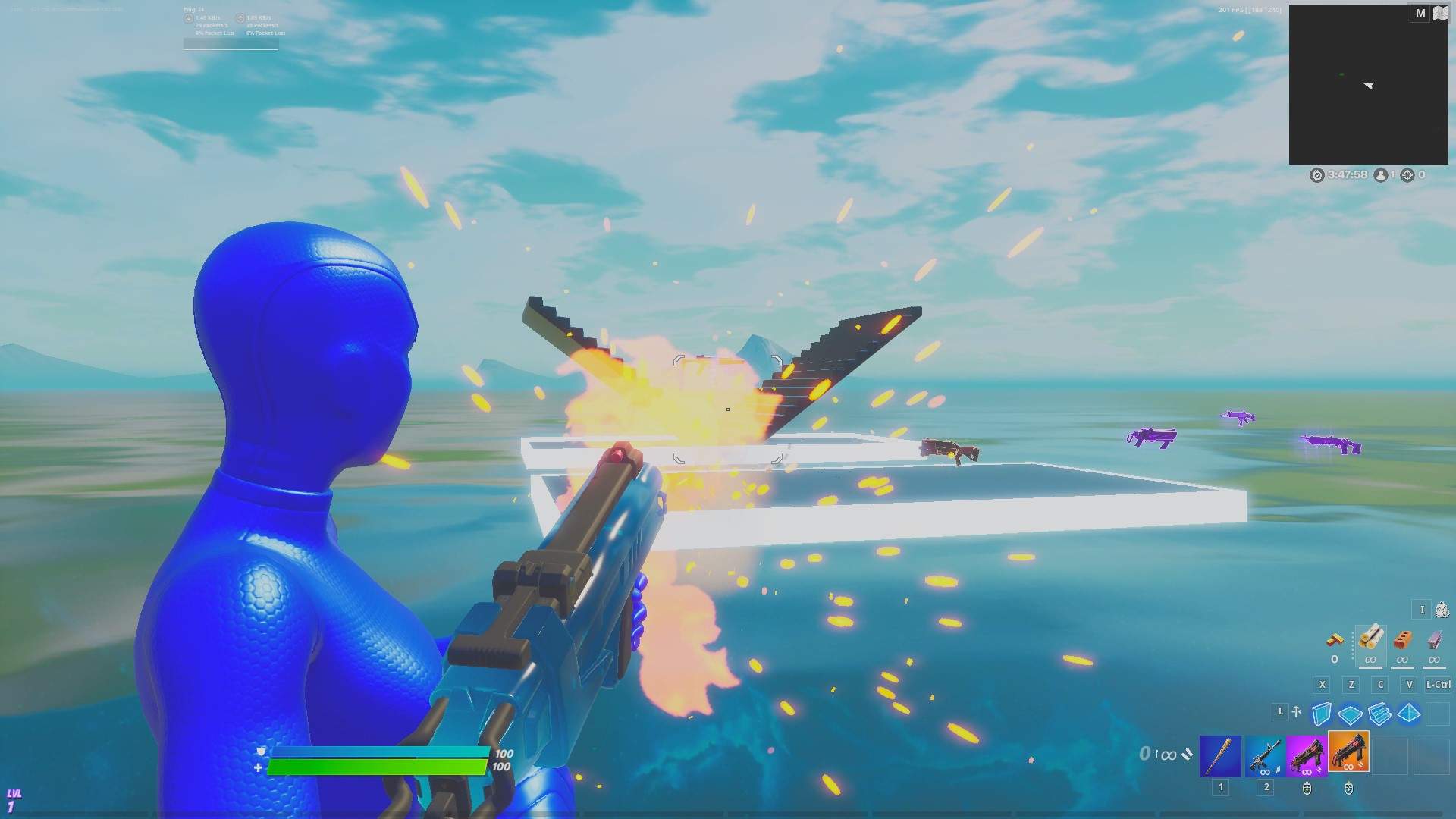Click the green health bar
Image resolution: width=1456 pixels, height=819 pixels.
[x=379, y=767]
